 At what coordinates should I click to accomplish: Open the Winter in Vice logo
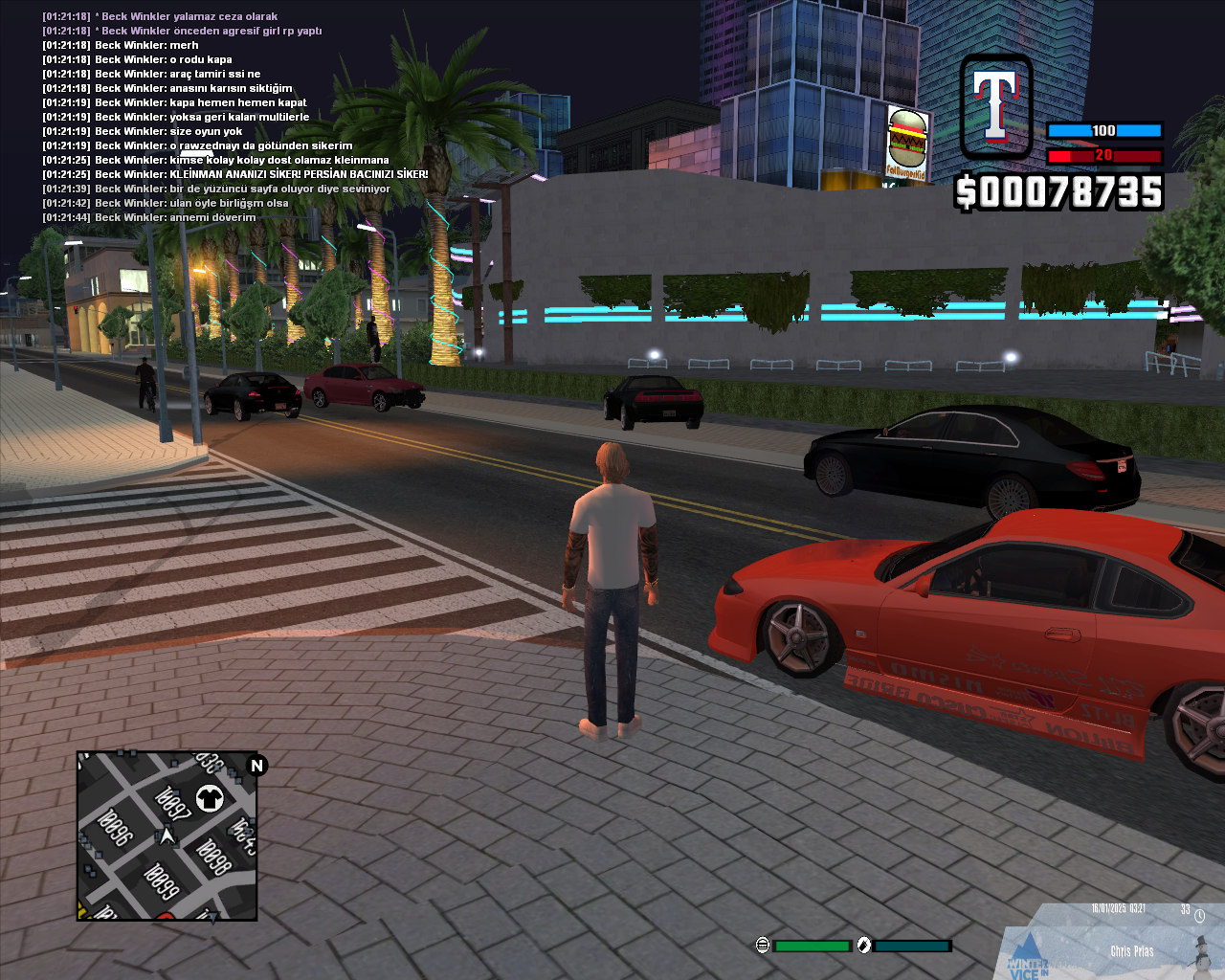1028,962
